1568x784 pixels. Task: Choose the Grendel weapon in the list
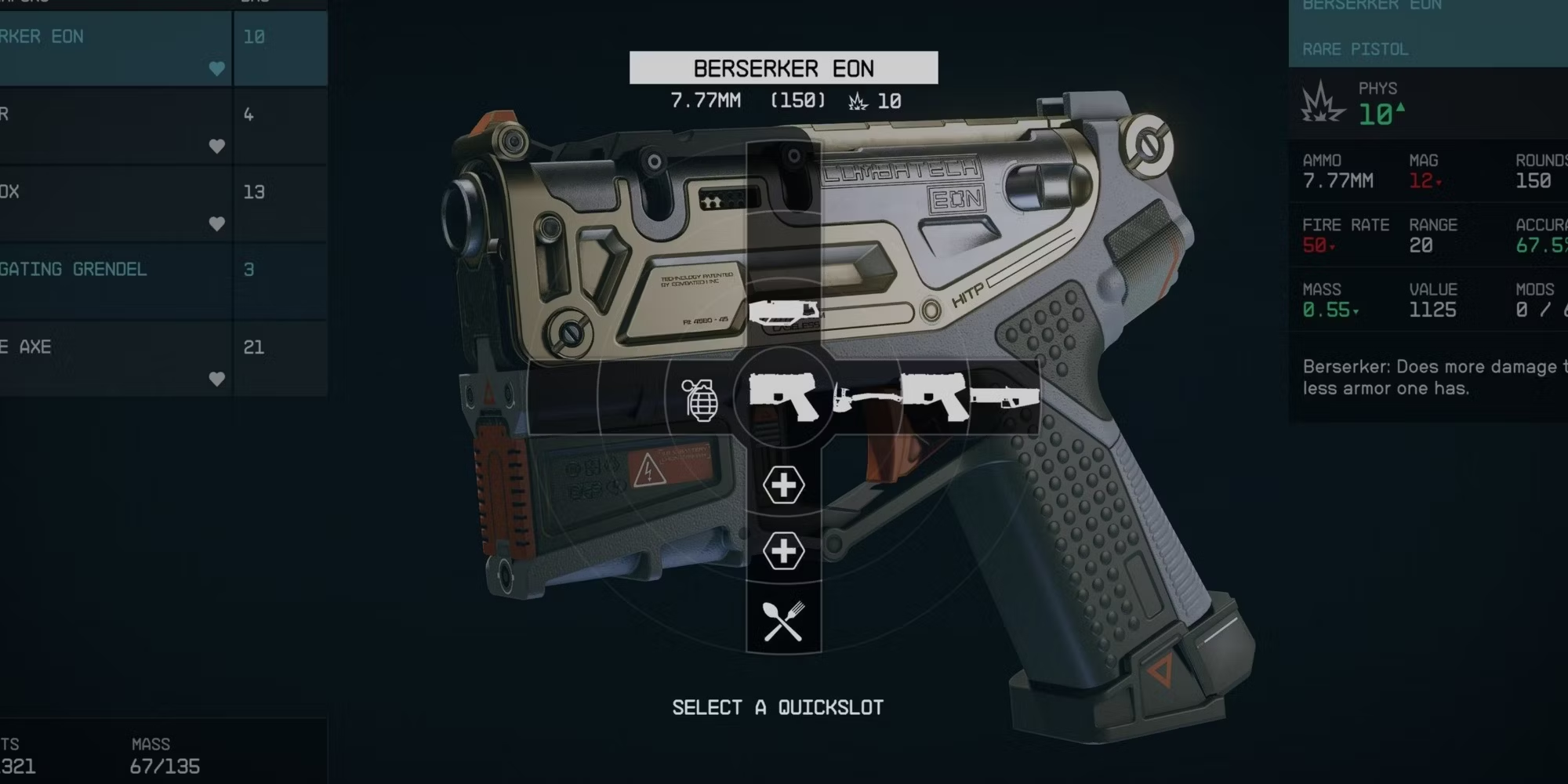pyautogui.click(x=115, y=280)
